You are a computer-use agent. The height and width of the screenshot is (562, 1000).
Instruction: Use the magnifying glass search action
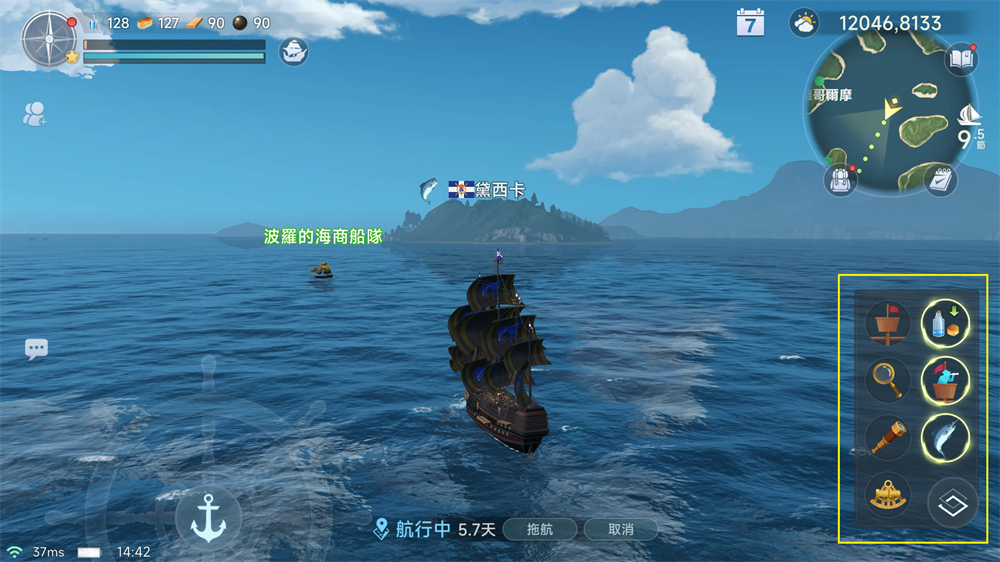click(x=887, y=380)
